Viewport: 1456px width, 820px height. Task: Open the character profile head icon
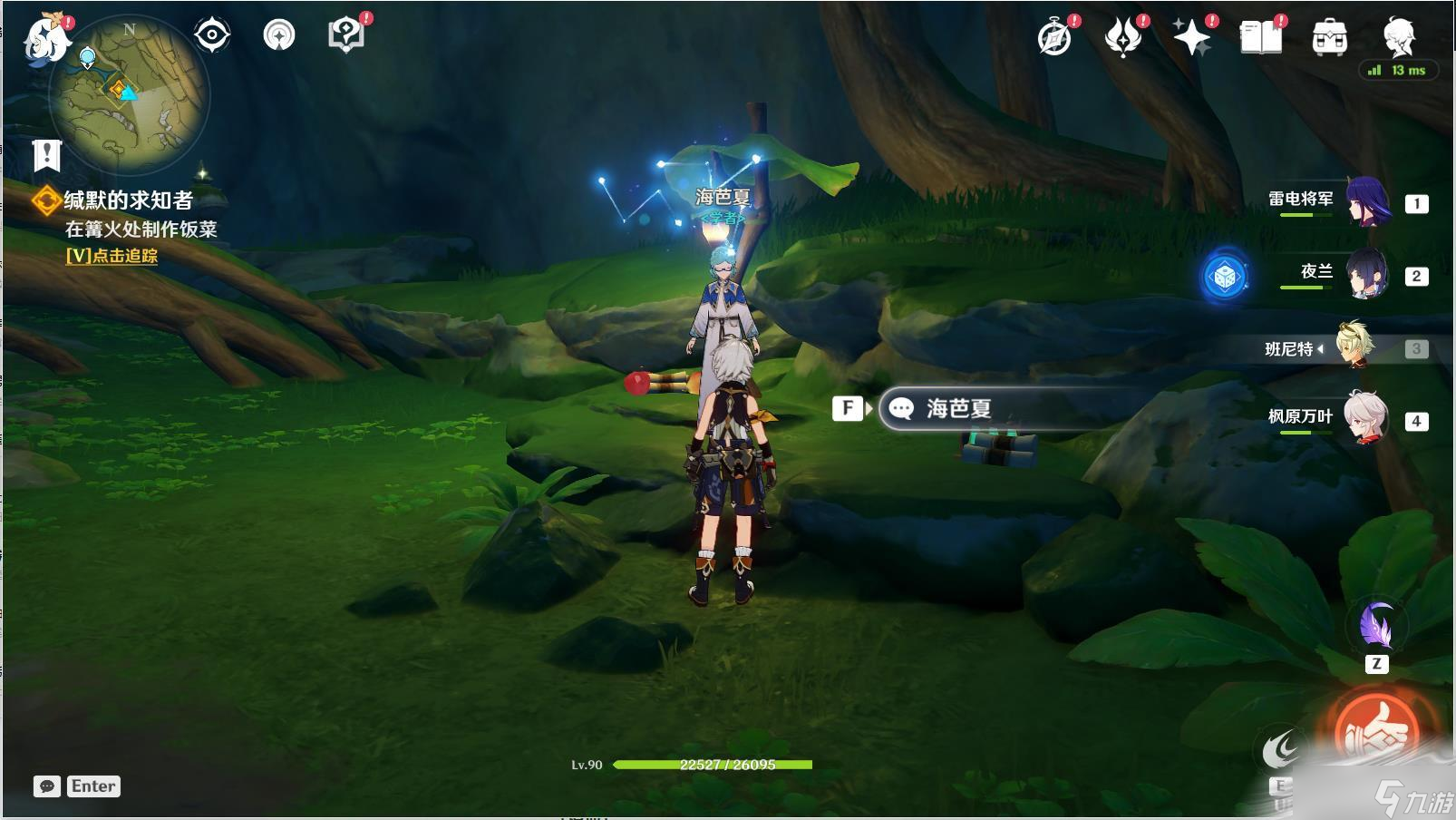1399,36
